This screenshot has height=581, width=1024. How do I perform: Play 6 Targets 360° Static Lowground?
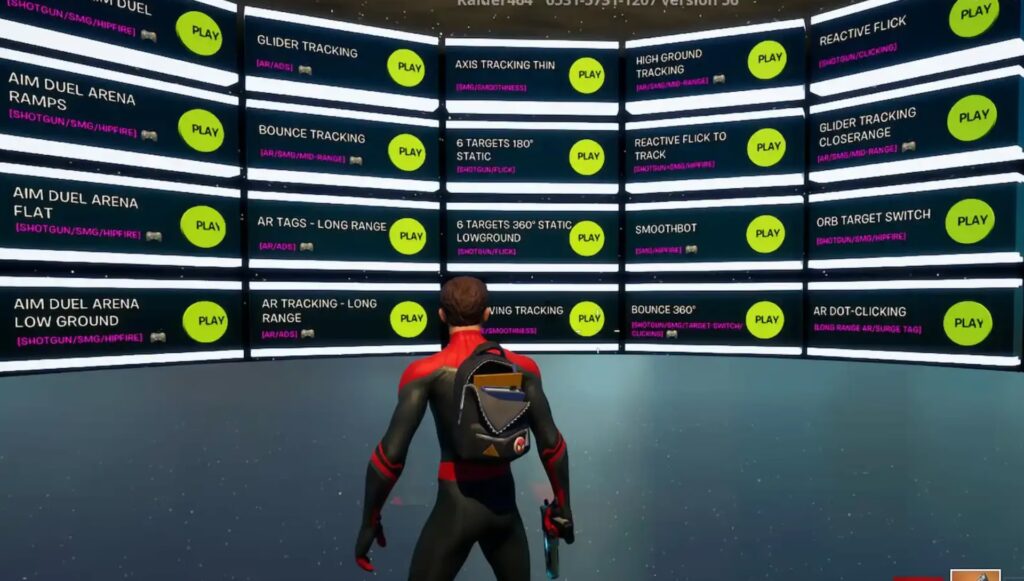(586, 238)
